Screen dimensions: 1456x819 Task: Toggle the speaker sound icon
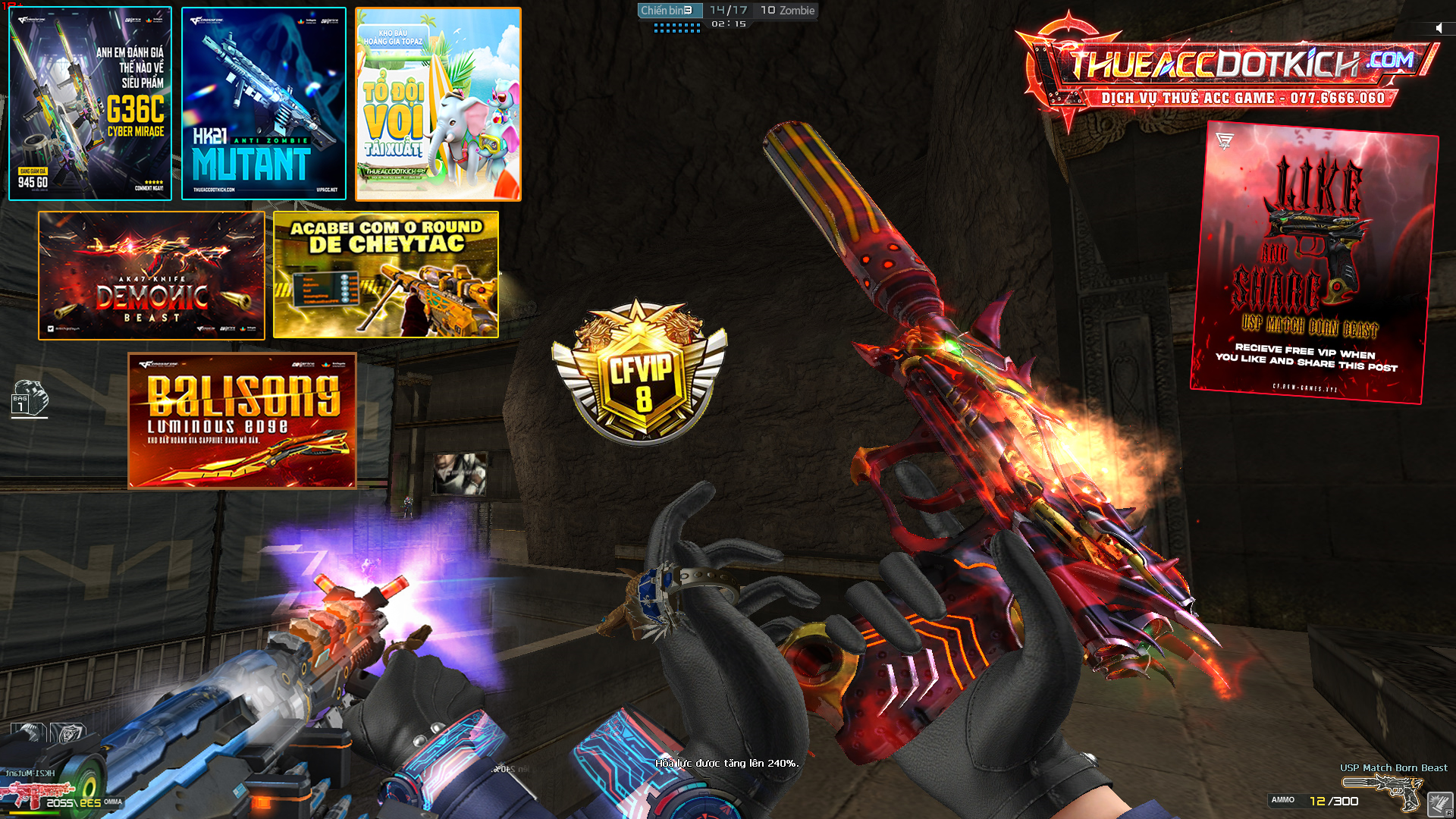(x=1439, y=28)
